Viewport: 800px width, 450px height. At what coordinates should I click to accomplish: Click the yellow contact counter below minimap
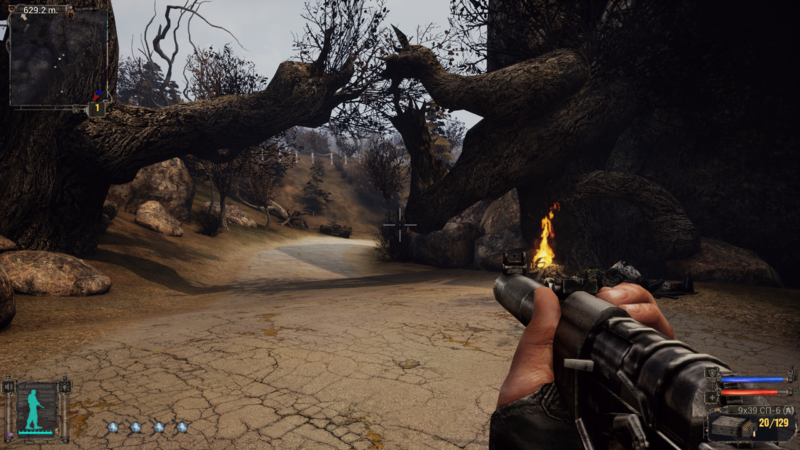coord(97,107)
